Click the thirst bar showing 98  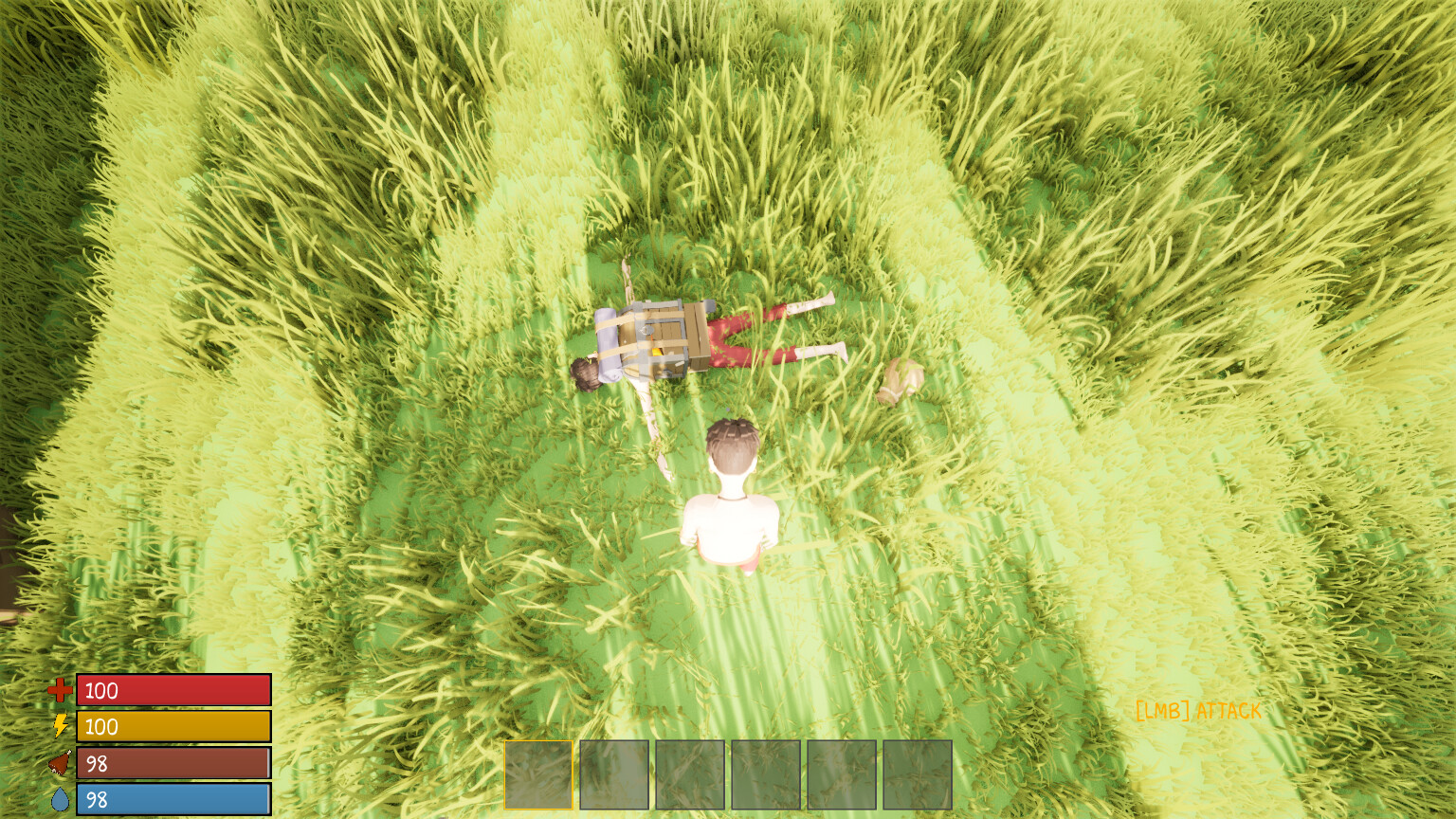173,798
